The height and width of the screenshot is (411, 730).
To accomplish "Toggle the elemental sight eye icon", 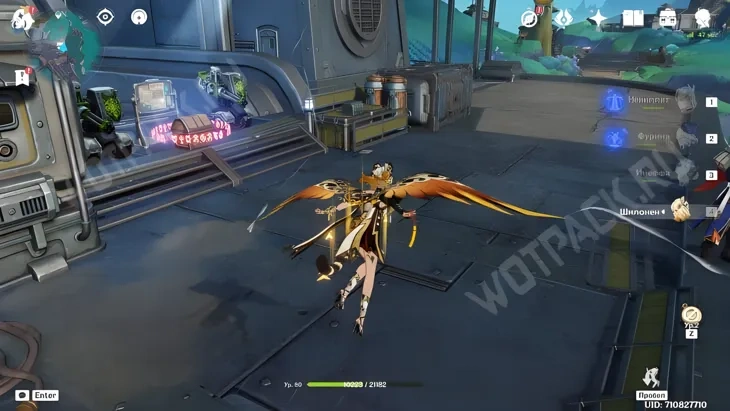I will [106, 17].
